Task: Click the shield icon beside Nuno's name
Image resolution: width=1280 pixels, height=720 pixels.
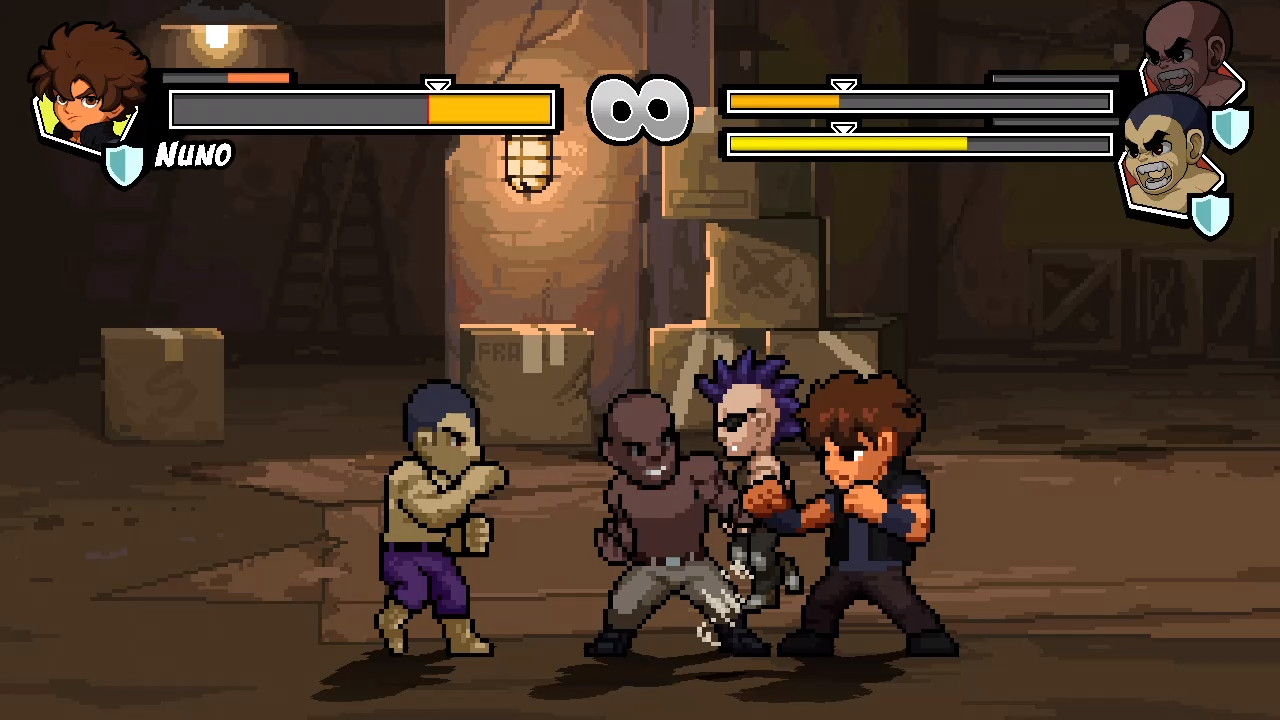Action: [126, 163]
